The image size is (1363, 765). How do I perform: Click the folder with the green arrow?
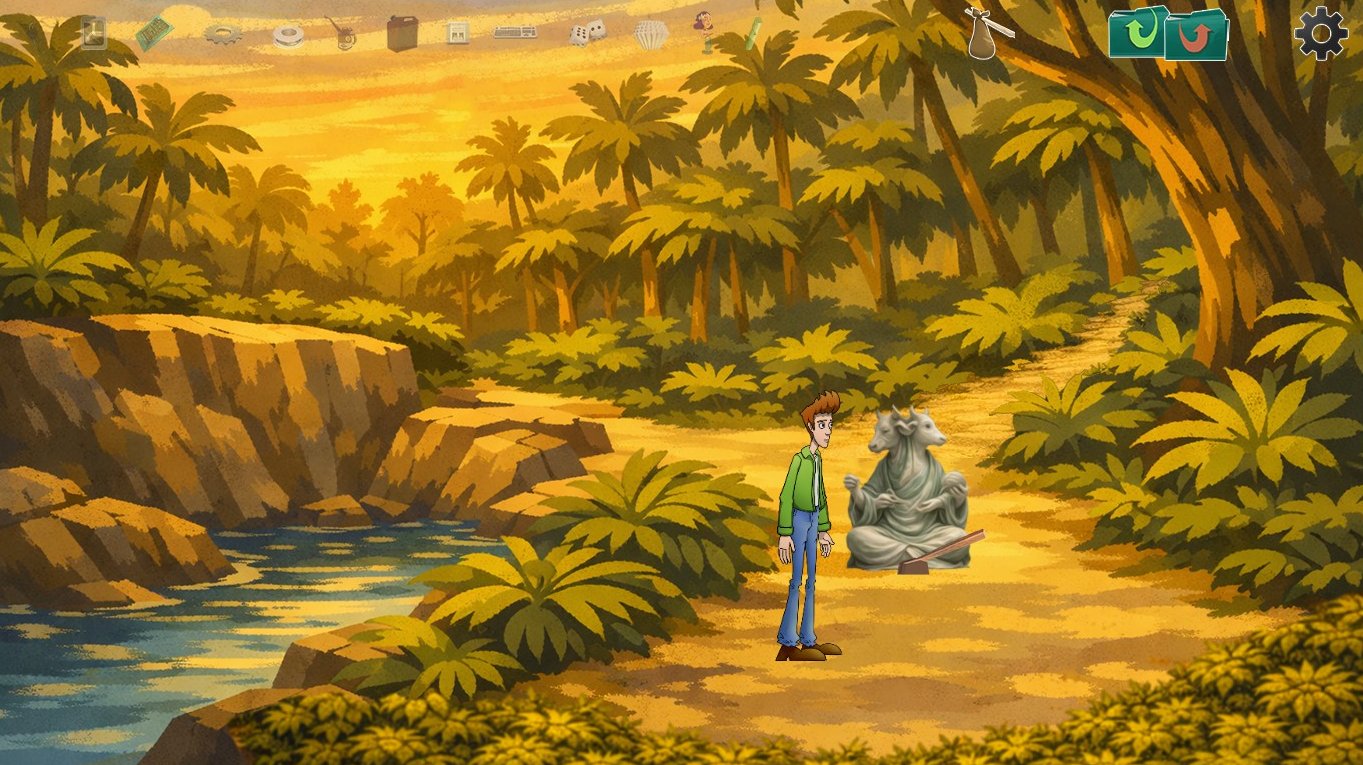coord(1137,33)
